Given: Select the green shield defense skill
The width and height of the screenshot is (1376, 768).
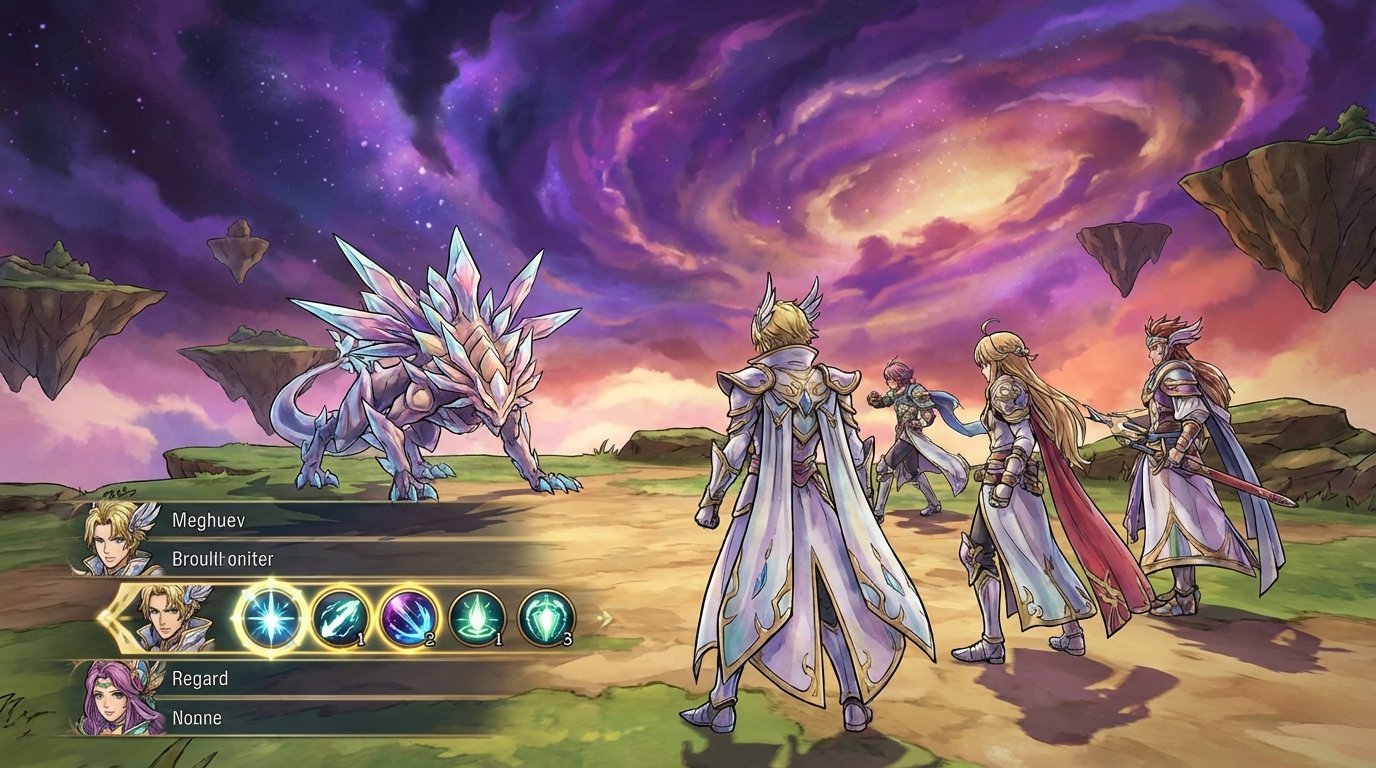Looking at the screenshot, I should pos(547,620).
